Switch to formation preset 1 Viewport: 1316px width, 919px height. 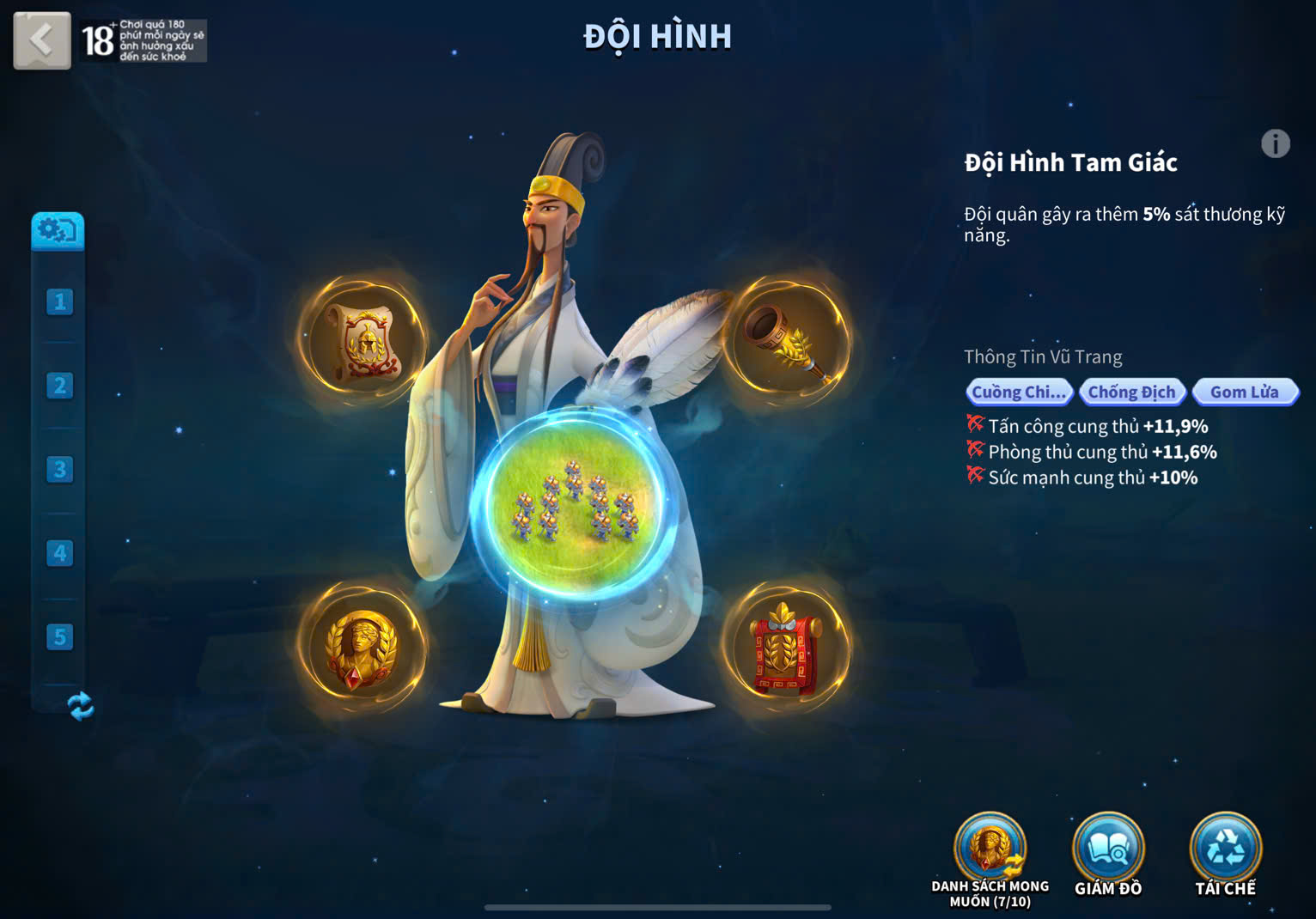pos(59,301)
